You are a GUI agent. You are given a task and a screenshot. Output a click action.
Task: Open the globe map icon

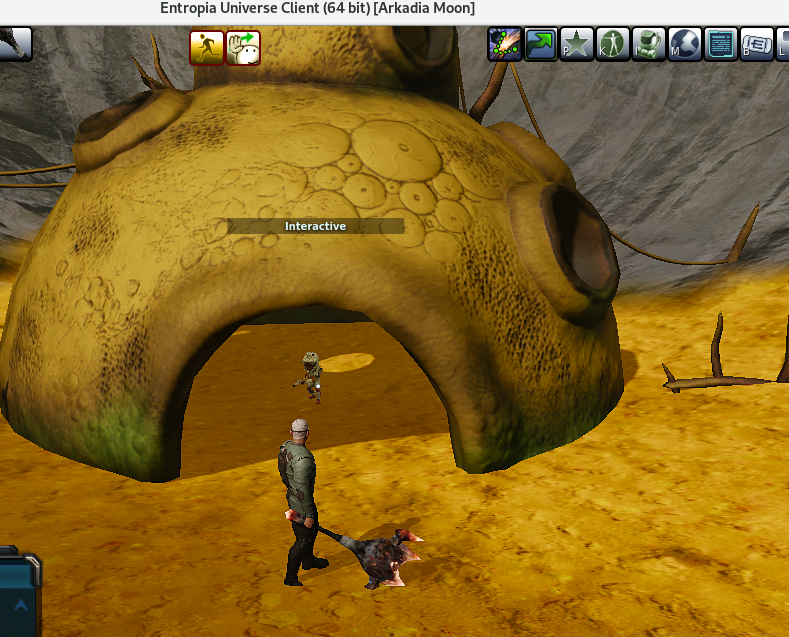pyautogui.click(x=685, y=44)
